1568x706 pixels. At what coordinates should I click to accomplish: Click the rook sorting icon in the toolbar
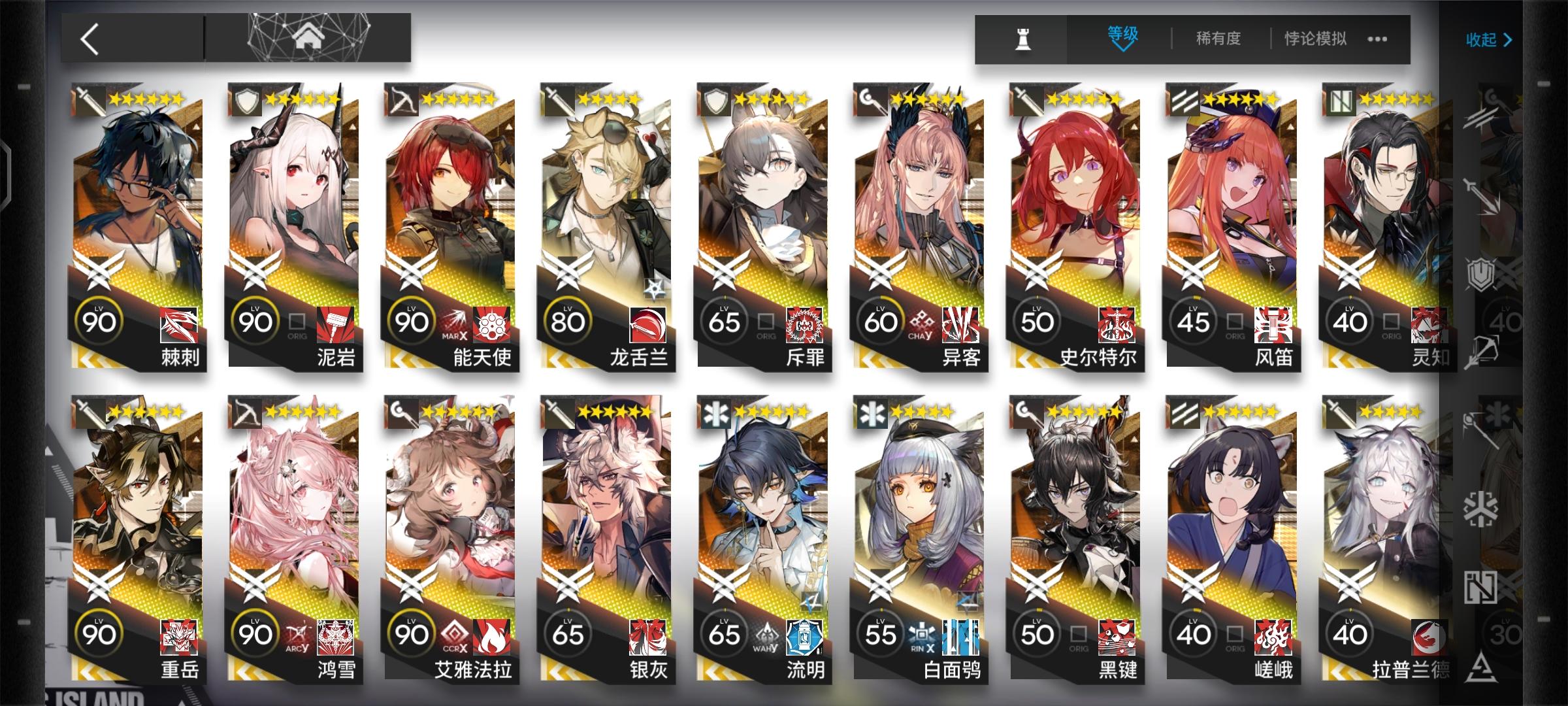(1022, 39)
